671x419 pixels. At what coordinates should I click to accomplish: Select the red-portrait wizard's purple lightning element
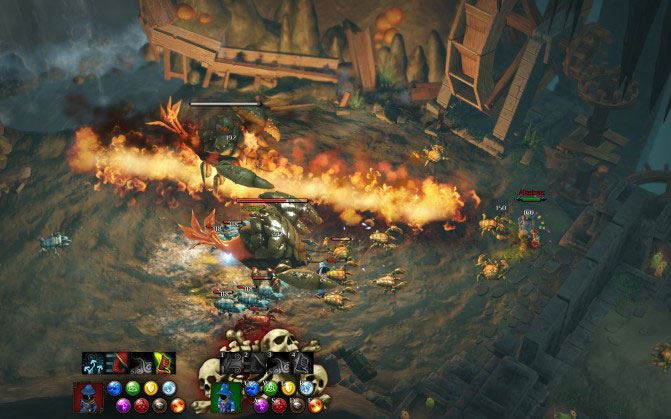(x=123, y=405)
